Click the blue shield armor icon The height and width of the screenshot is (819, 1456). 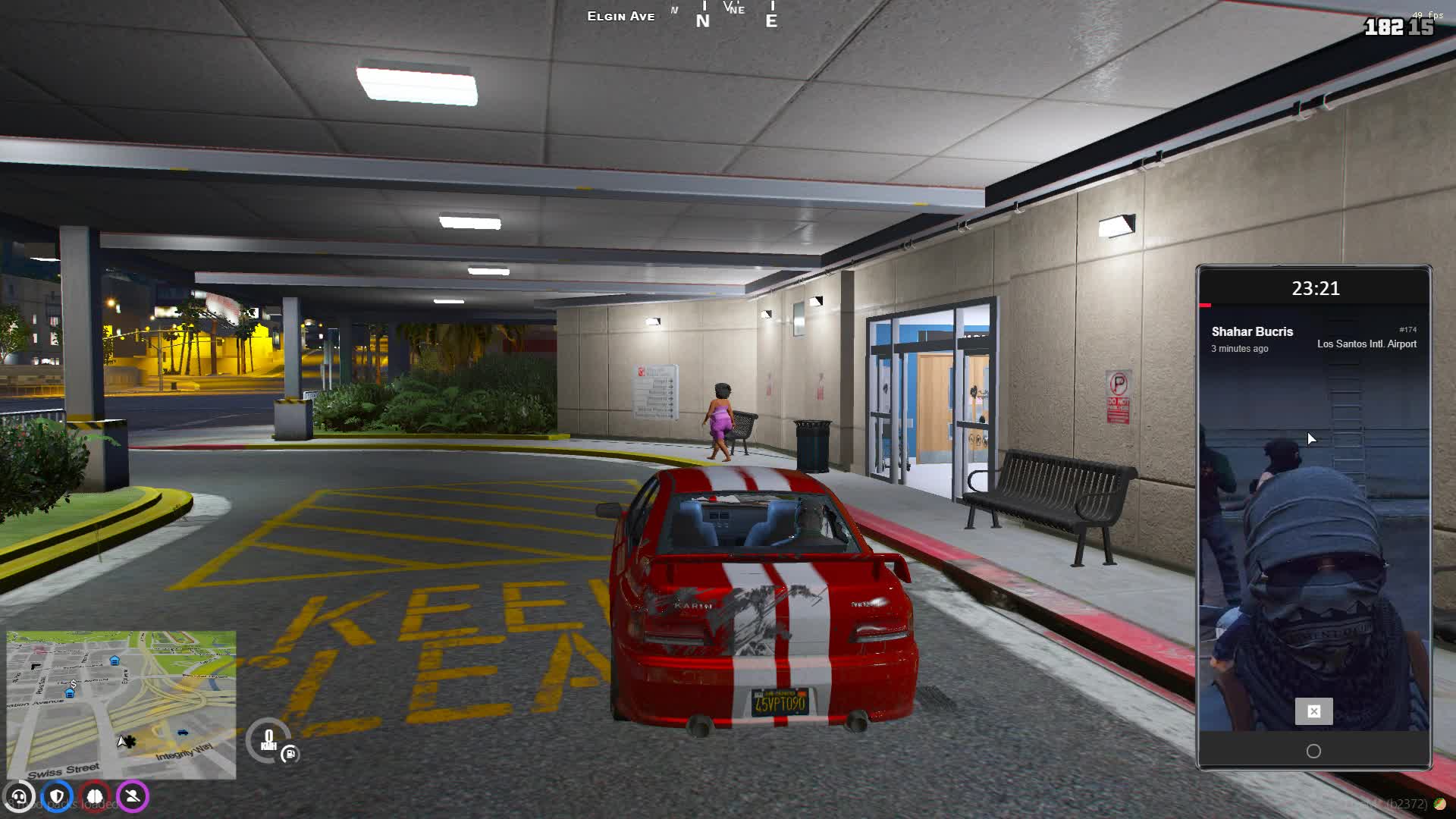57,797
